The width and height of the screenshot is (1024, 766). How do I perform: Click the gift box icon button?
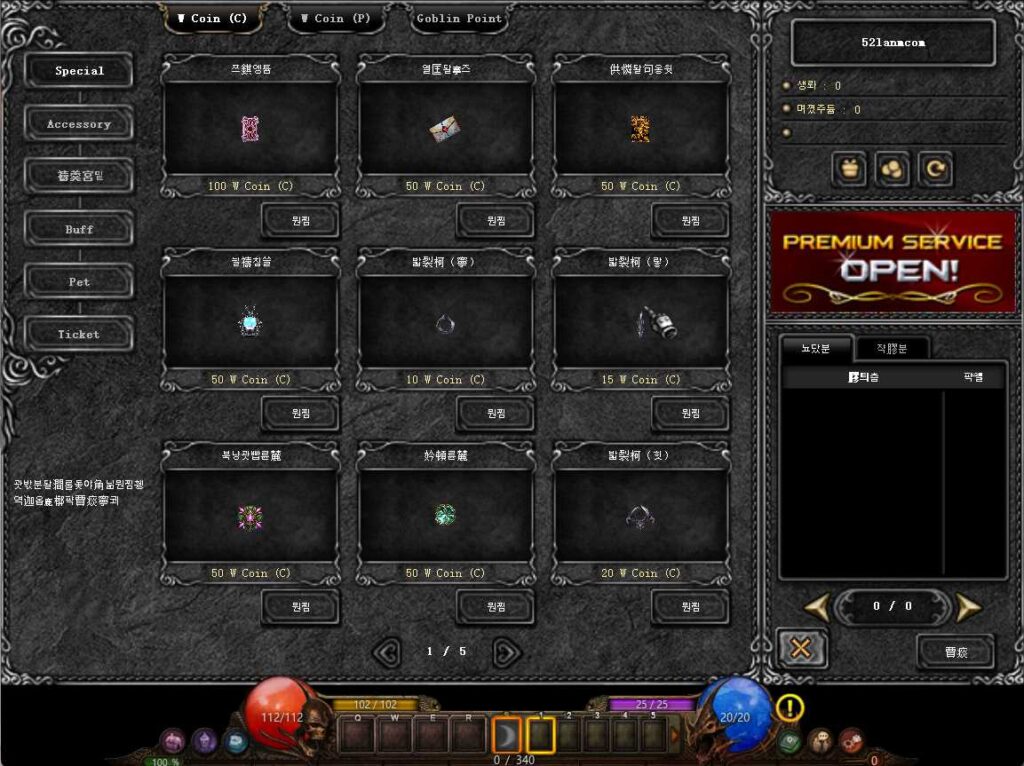tap(850, 170)
